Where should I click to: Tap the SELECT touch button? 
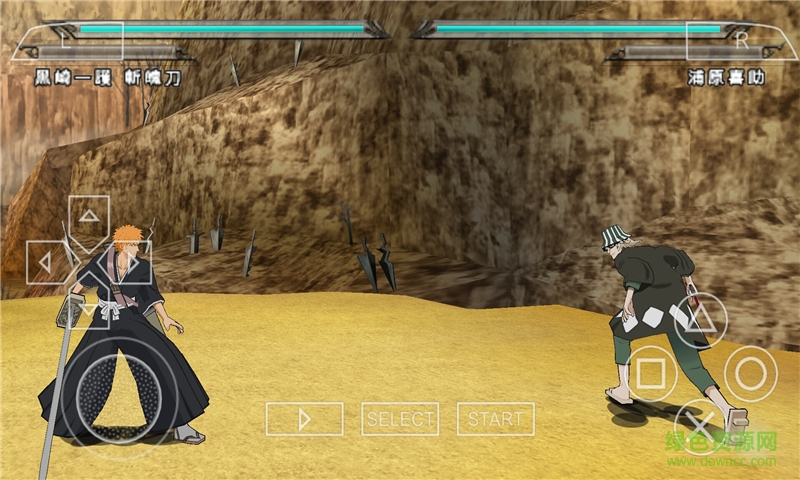[x=400, y=419]
